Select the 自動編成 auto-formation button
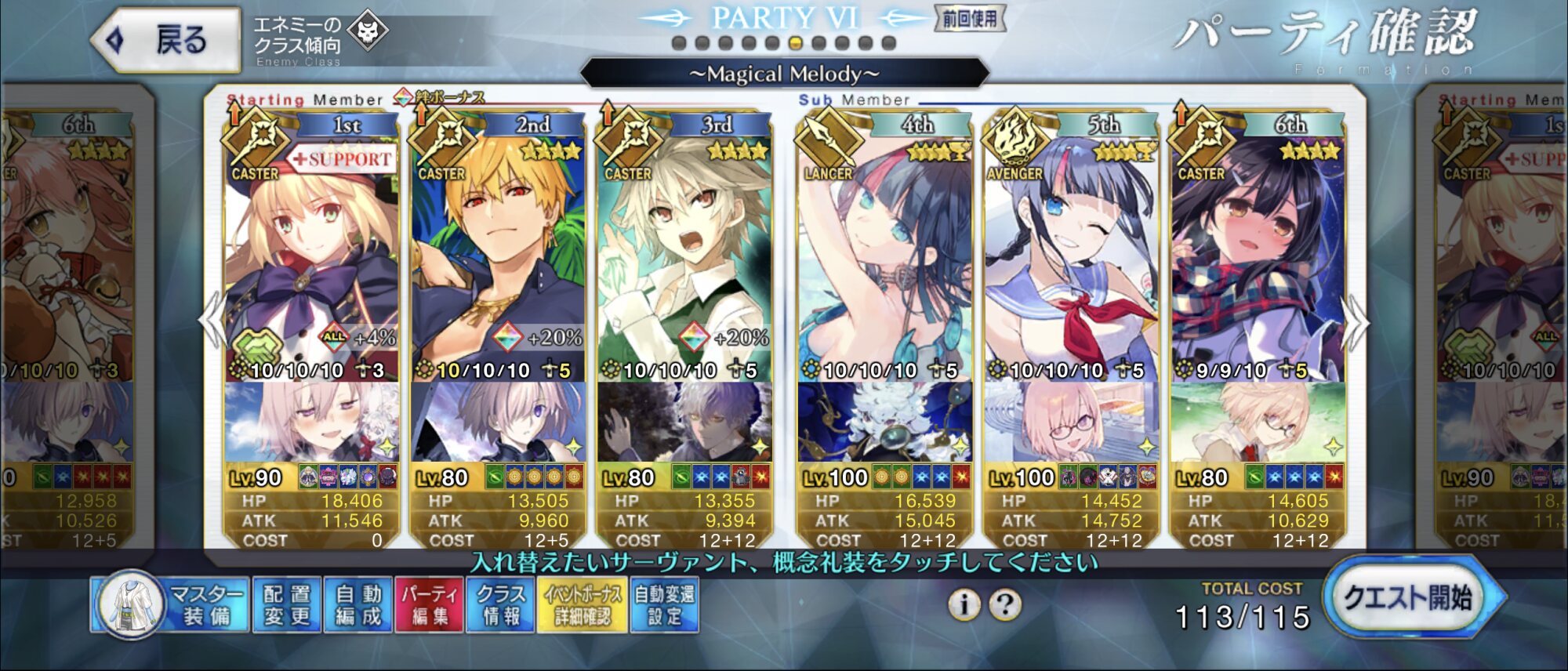This screenshot has height=671, width=1568. pyautogui.click(x=358, y=605)
